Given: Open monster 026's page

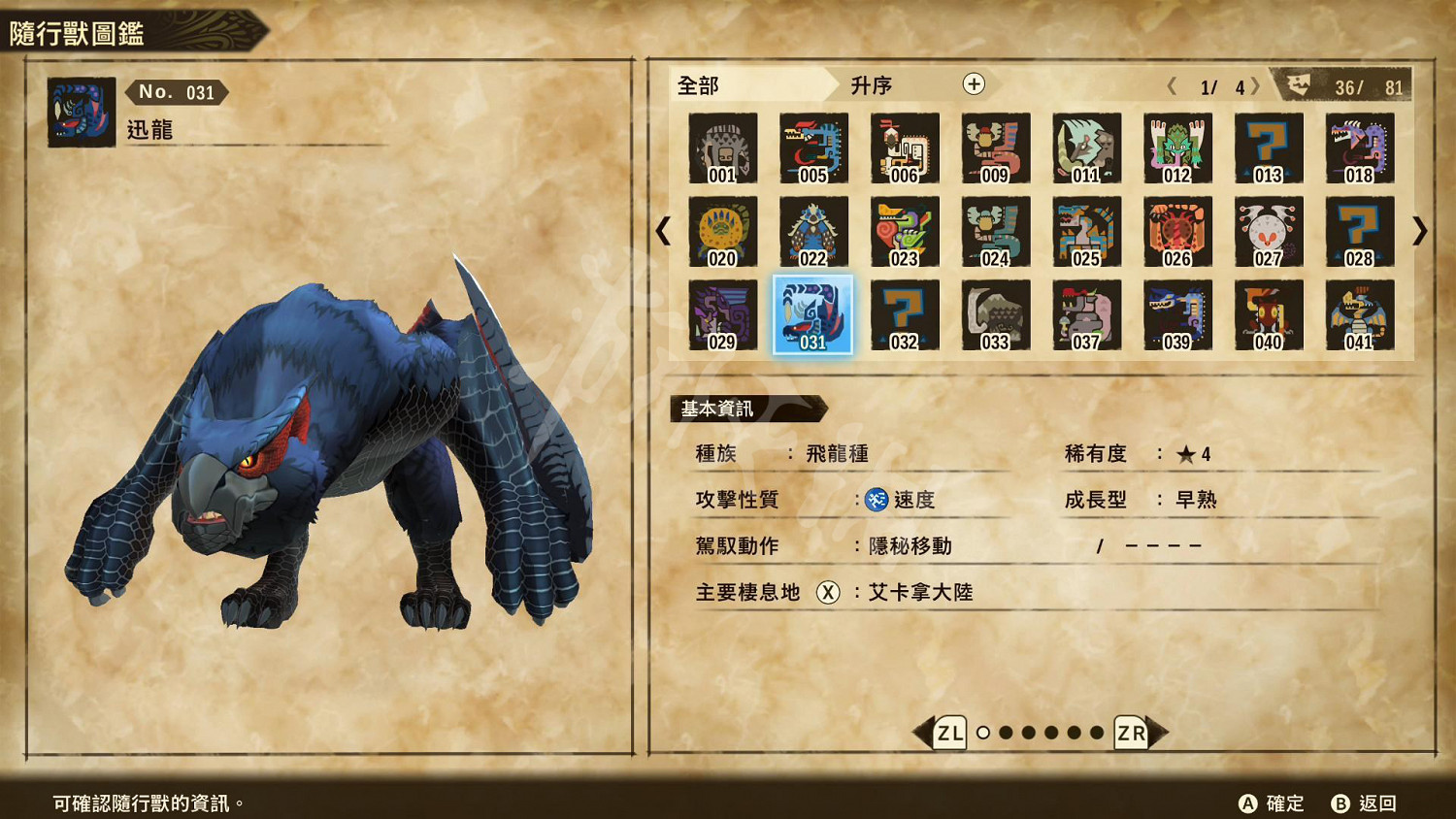Looking at the screenshot, I should [x=1177, y=233].
